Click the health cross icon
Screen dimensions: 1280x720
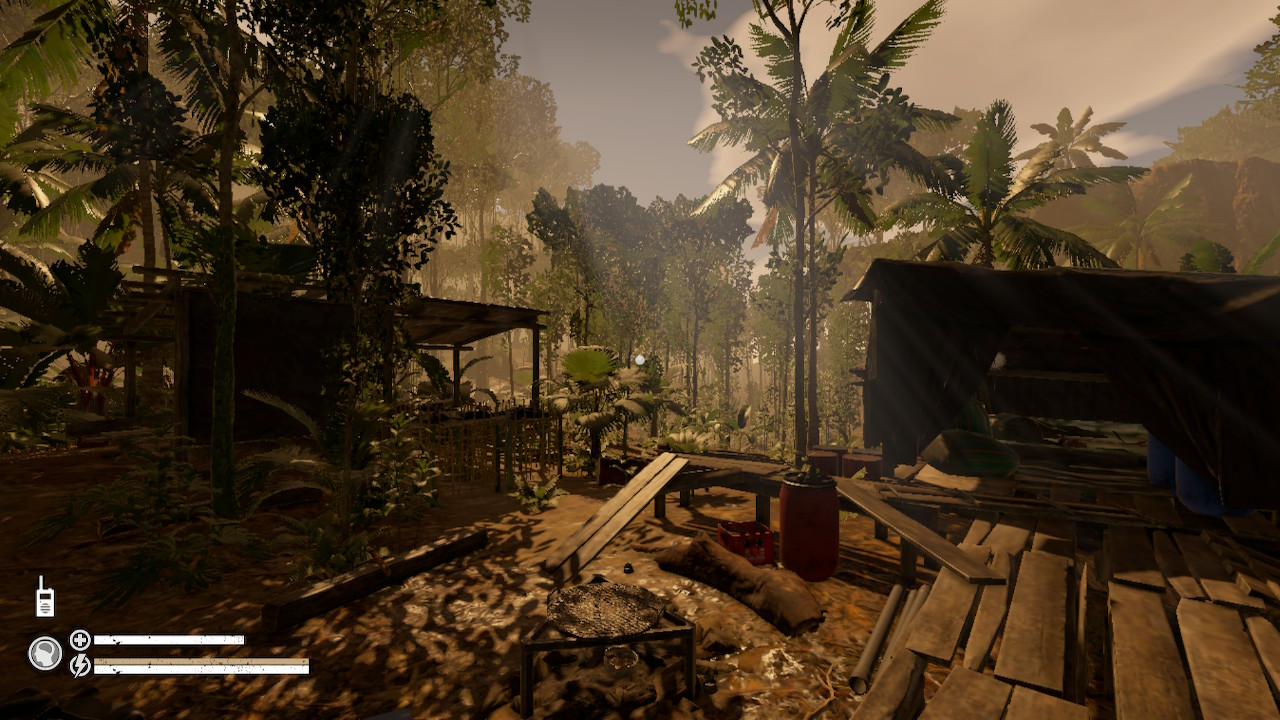(x=80, y=638)
